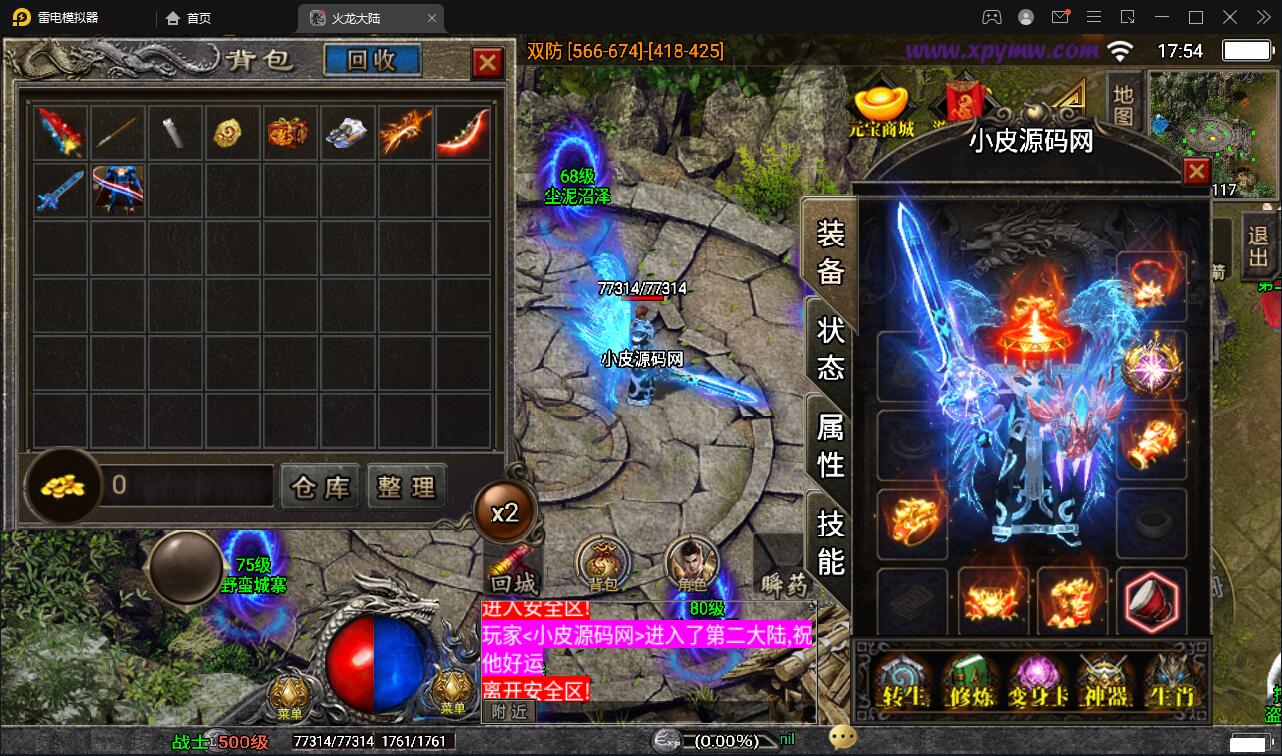Open the 地图 map icon
This screenshot has height=756, width=1282.
(x=1122, y=104)
